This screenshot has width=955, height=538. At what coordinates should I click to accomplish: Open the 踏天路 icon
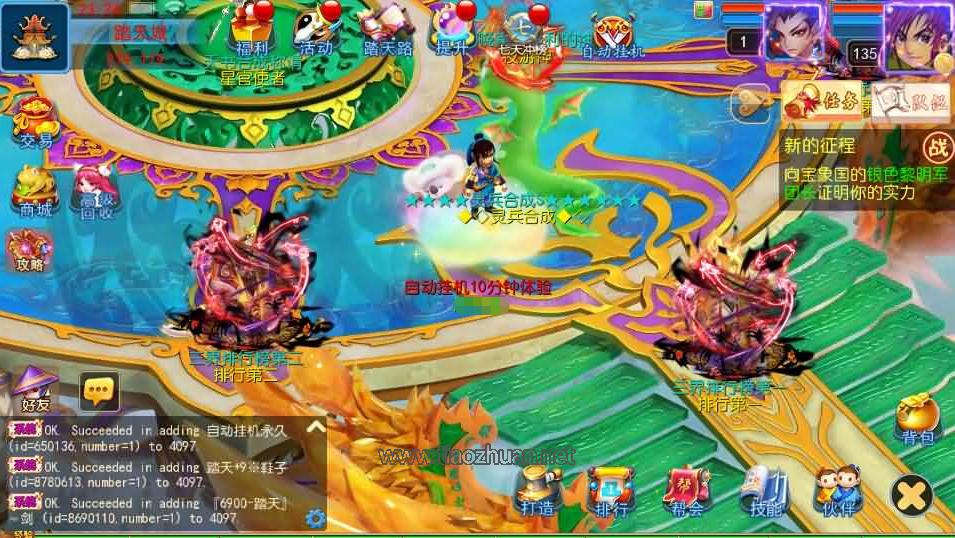click(x=388, y=28)
